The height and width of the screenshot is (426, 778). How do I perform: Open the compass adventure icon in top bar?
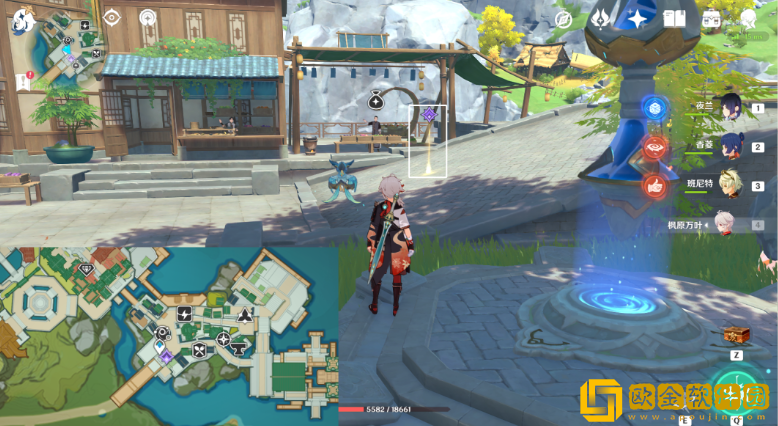click(x=564, y=19)
